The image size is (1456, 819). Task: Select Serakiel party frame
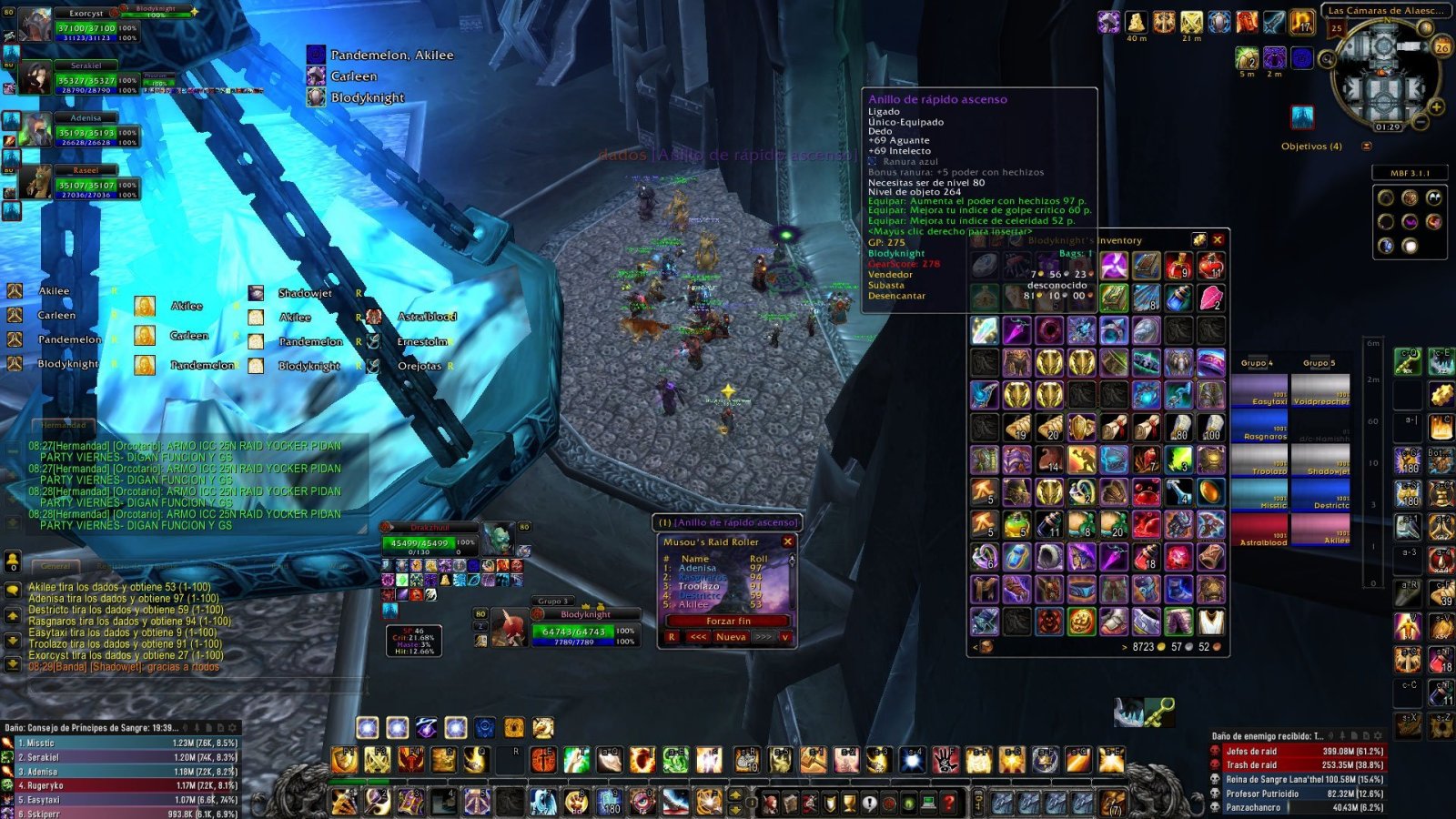coord(86,80)
